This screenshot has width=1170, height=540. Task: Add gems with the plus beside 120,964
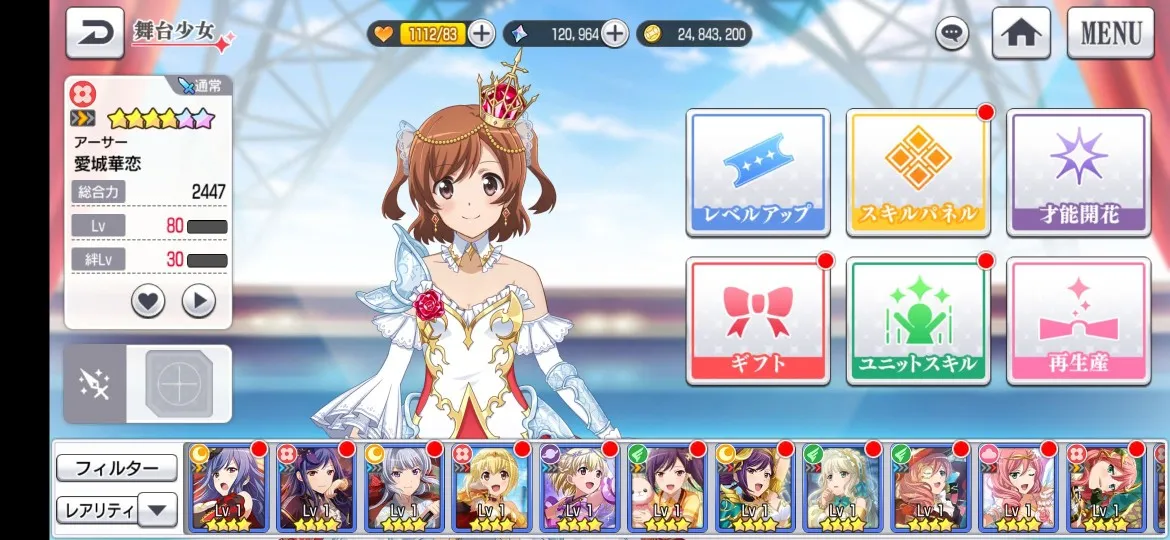click(x=614, y=34)
